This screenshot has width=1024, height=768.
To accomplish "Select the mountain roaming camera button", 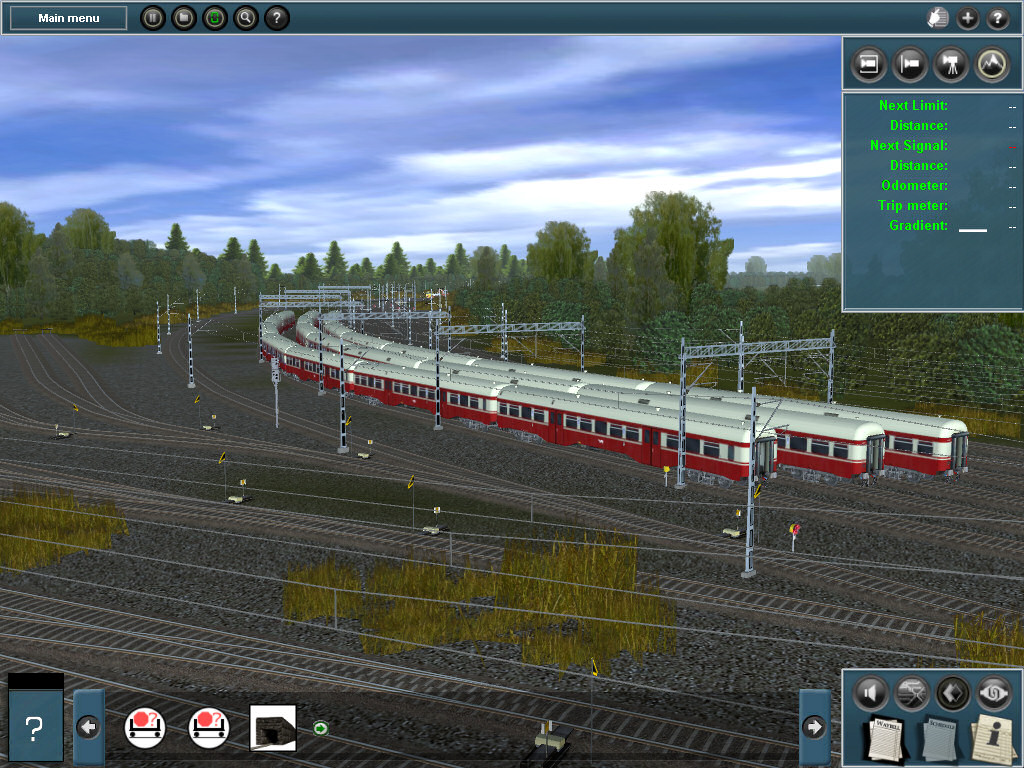I will pos(992,63).
